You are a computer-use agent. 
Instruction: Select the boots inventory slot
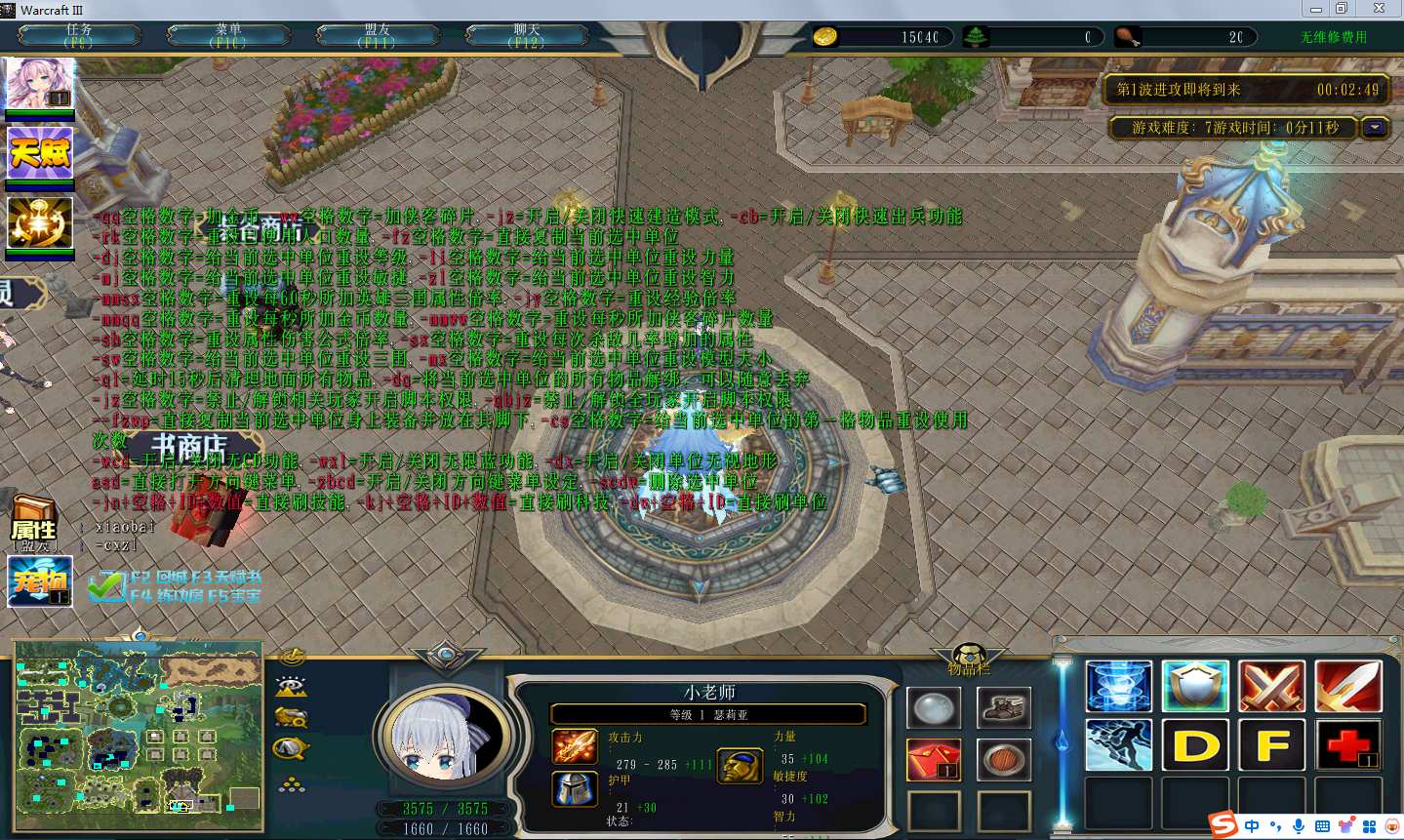pos(1003,708)
